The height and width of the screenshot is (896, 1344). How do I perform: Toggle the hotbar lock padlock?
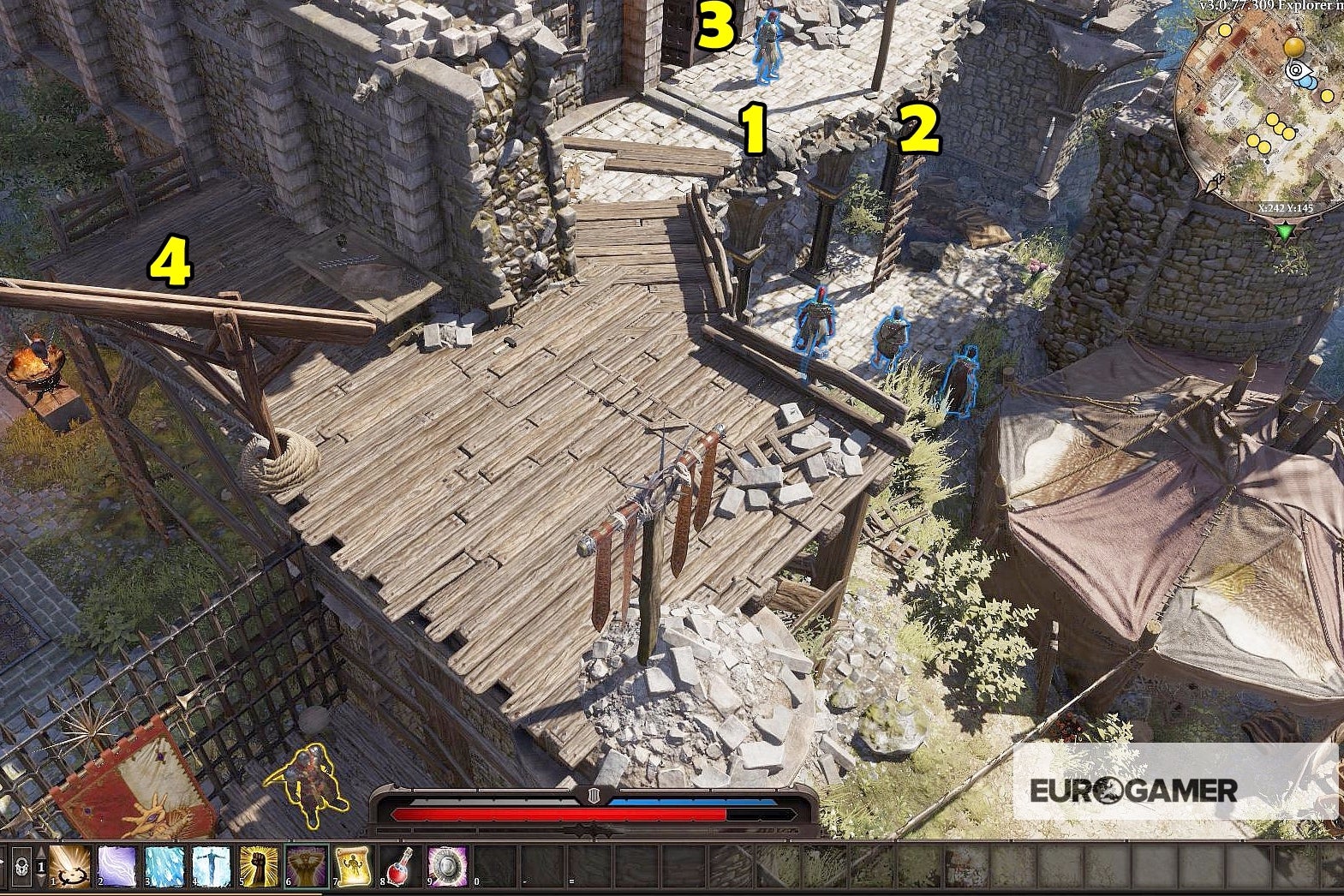[21, 864]
